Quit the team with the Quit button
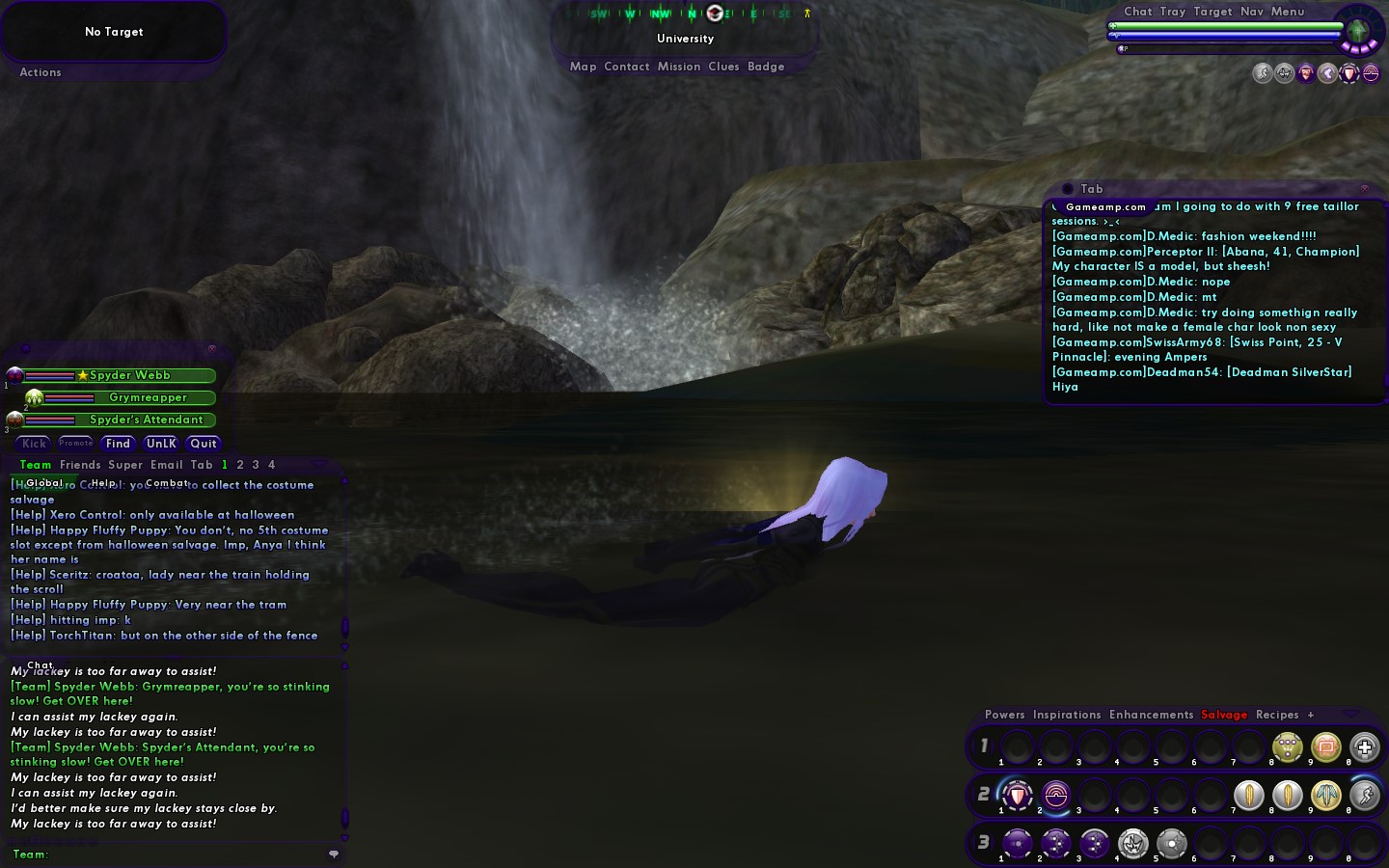Viewport: 1389px width, 868px height. 204,444
